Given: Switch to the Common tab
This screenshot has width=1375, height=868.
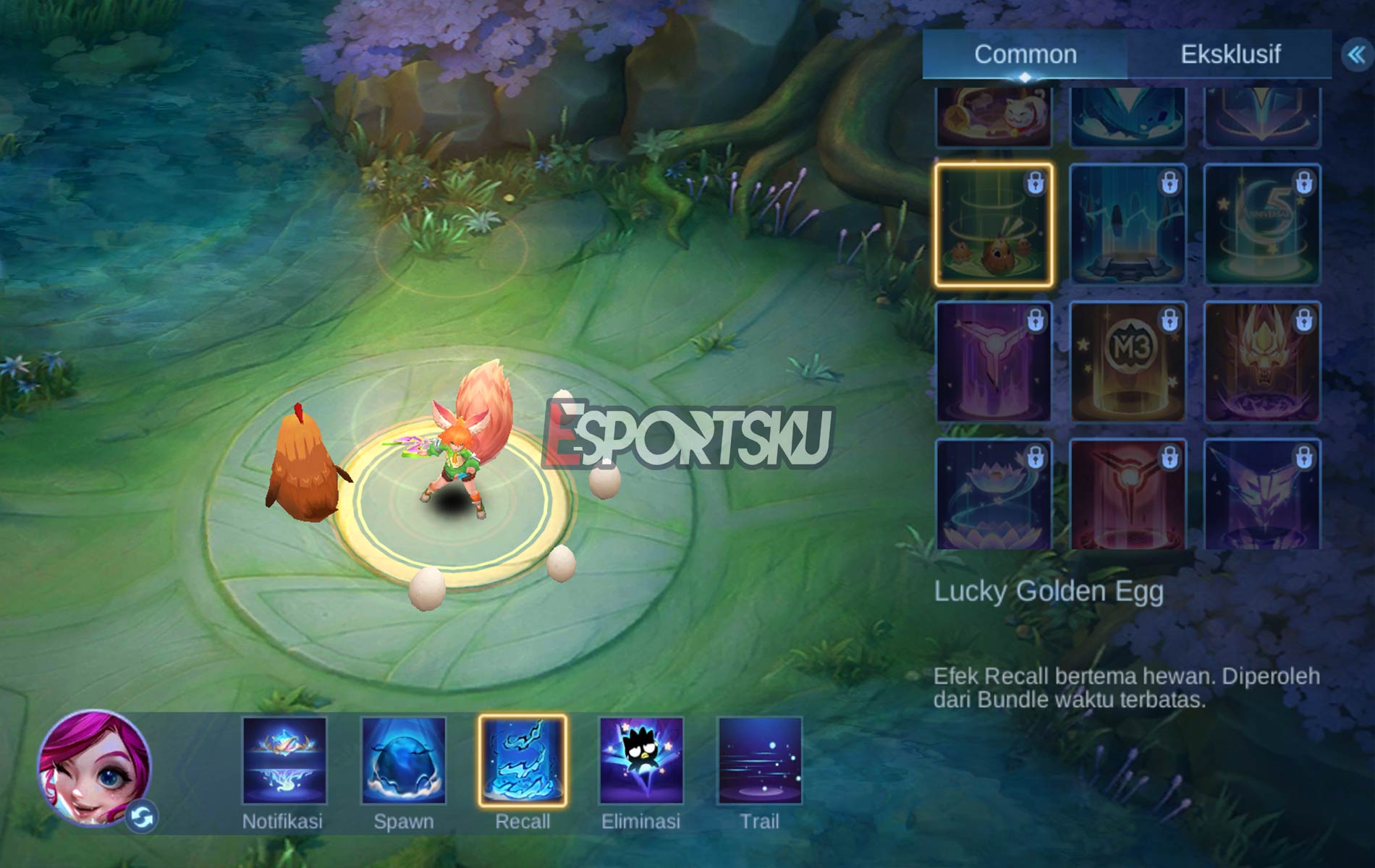Looking at the screenshot, I should (1025, 54).
